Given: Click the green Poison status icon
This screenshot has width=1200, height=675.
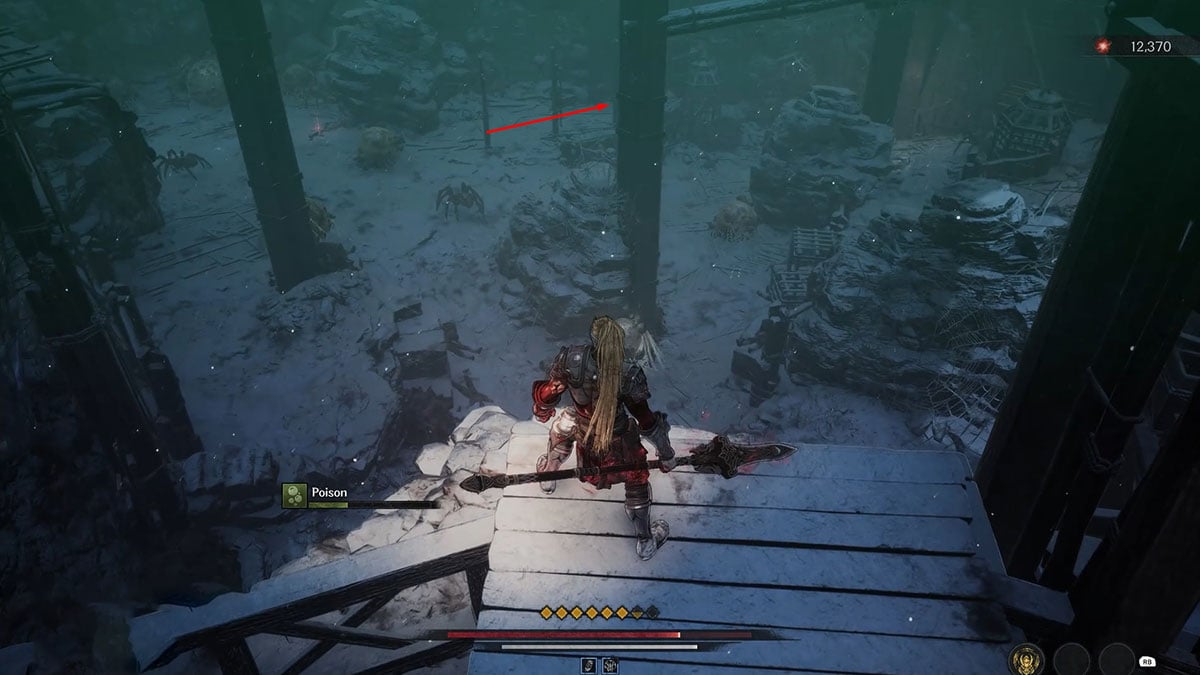Looking at the screenshot, I should pos(294,494).
